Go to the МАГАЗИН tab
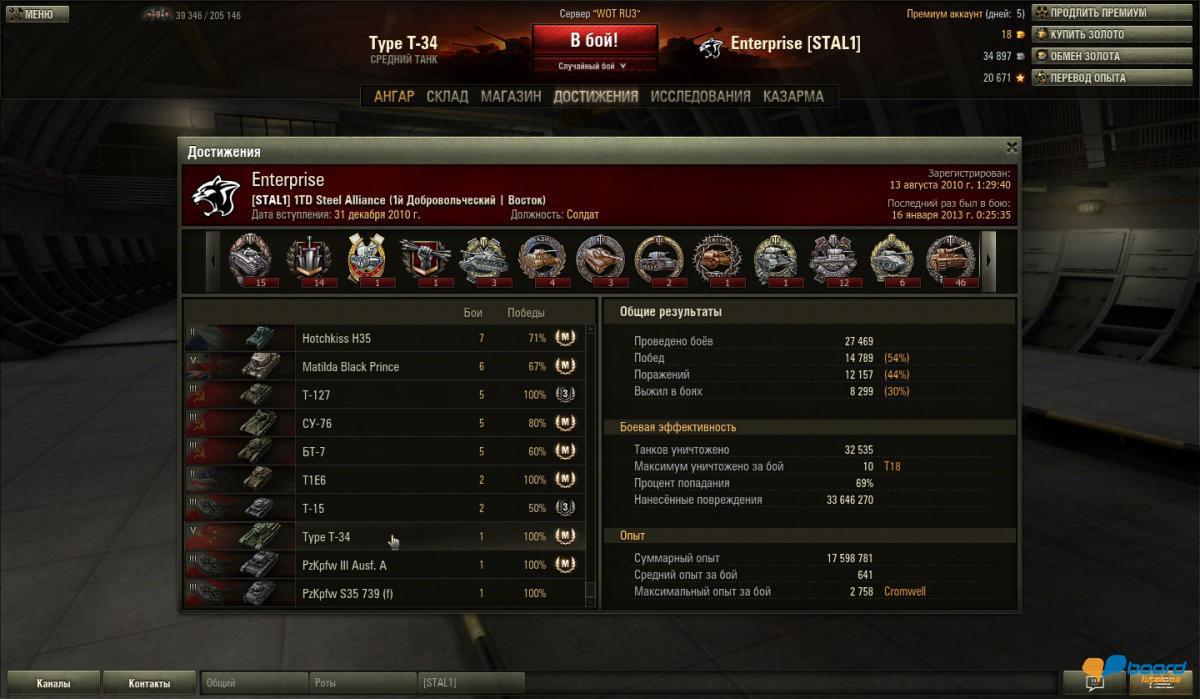 (510, 97)
